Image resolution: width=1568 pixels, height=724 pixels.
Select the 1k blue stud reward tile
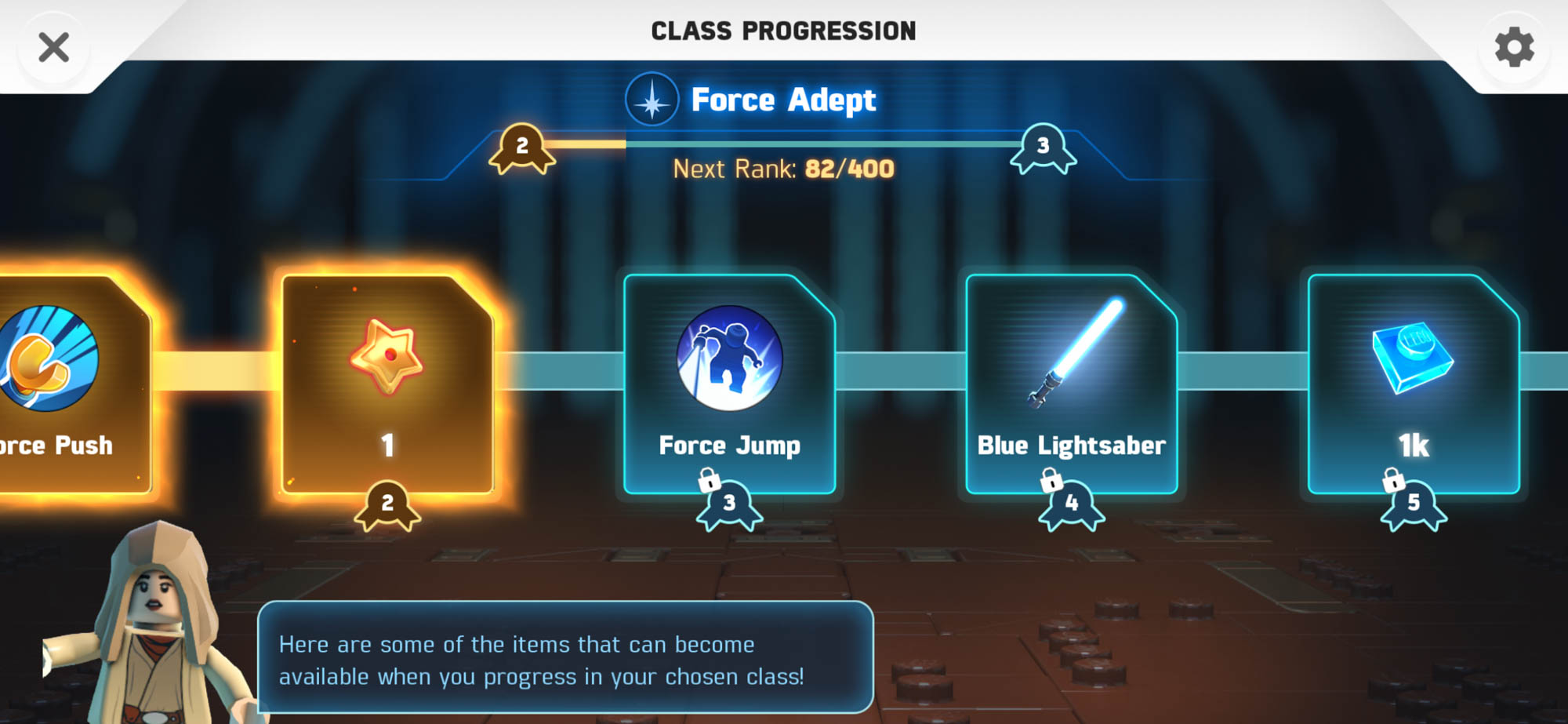pyautogui.click(x=1414, y=384)
